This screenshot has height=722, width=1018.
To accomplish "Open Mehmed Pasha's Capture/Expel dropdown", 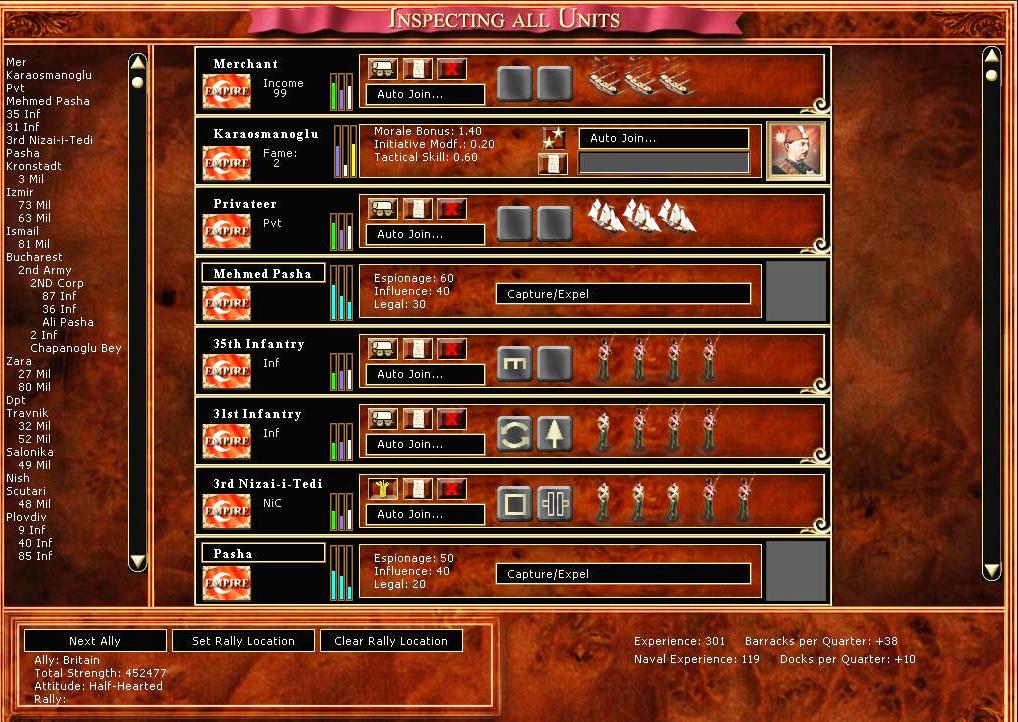I will click(x=623, y=294).
